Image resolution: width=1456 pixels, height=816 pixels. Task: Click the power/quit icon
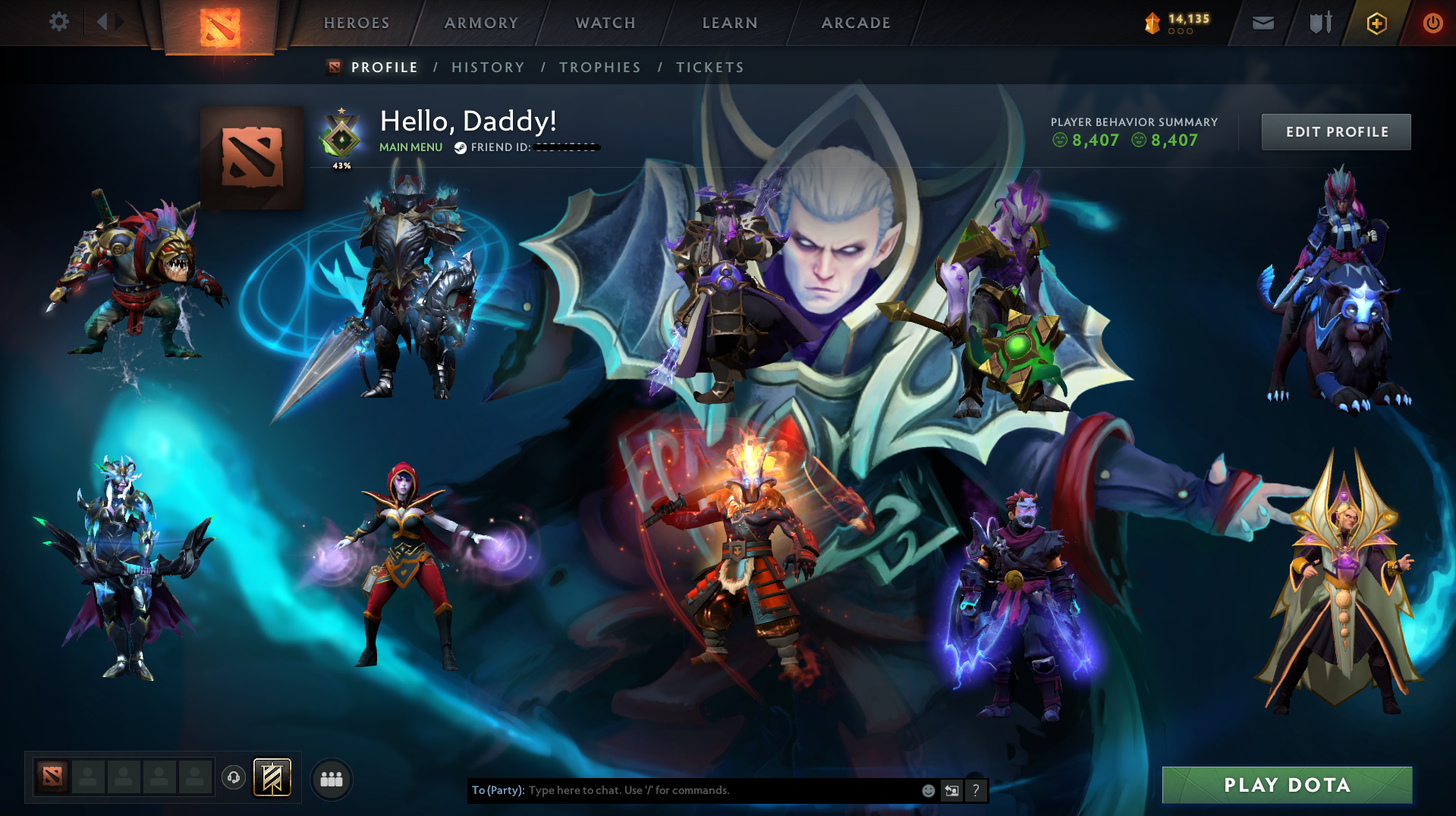pyautogui.click(x=1432, y=23)
